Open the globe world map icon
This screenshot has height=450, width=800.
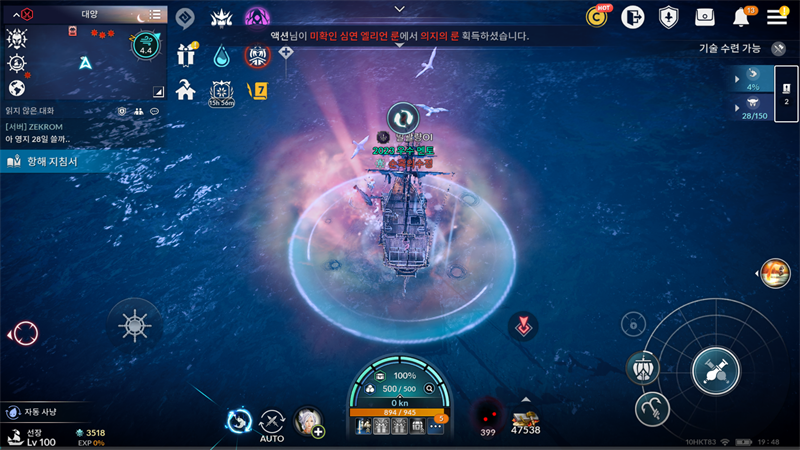pyautogui.click(x=16, y=88)
